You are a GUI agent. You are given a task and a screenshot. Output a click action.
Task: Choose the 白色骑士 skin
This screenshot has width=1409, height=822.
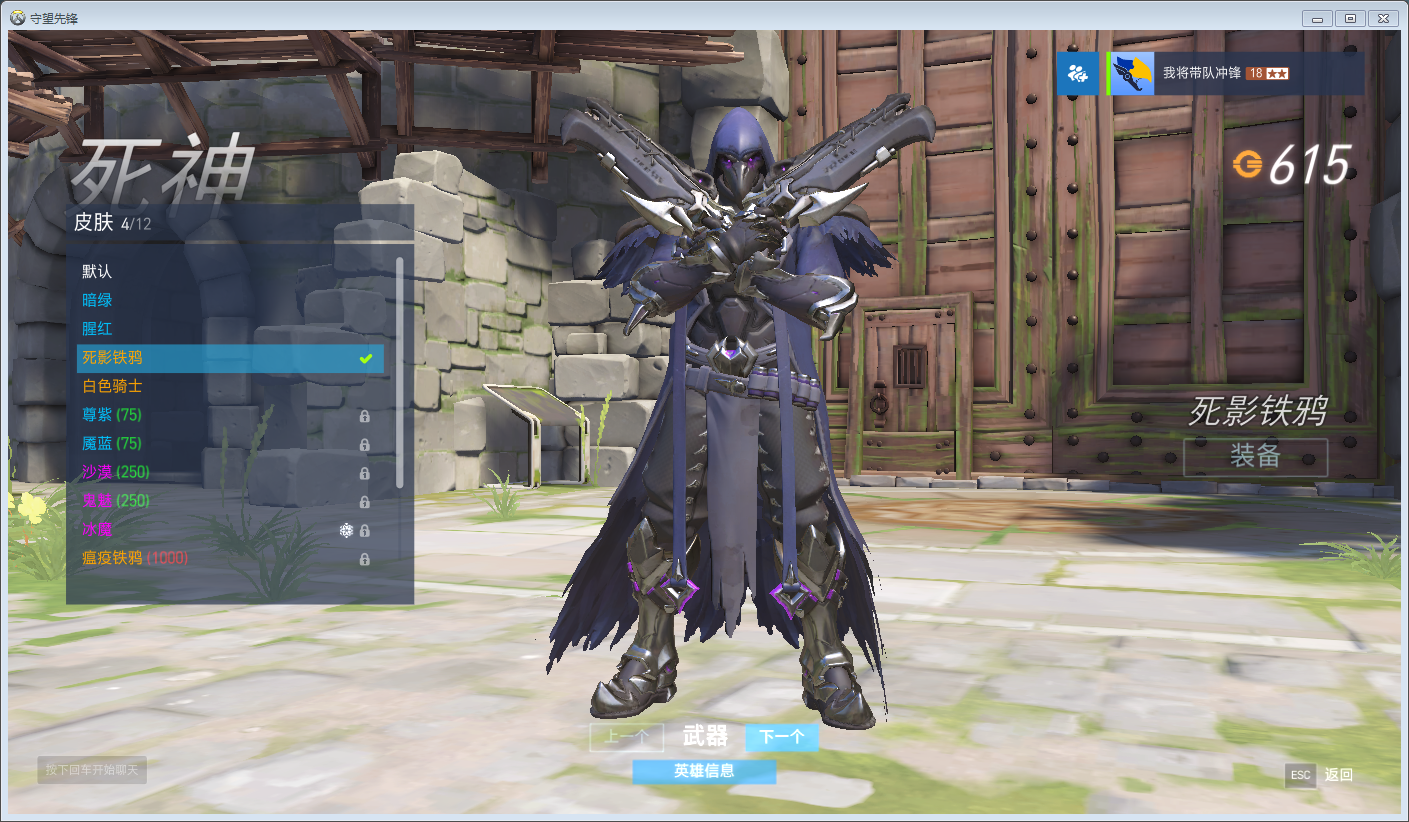(x=112, y=386)
